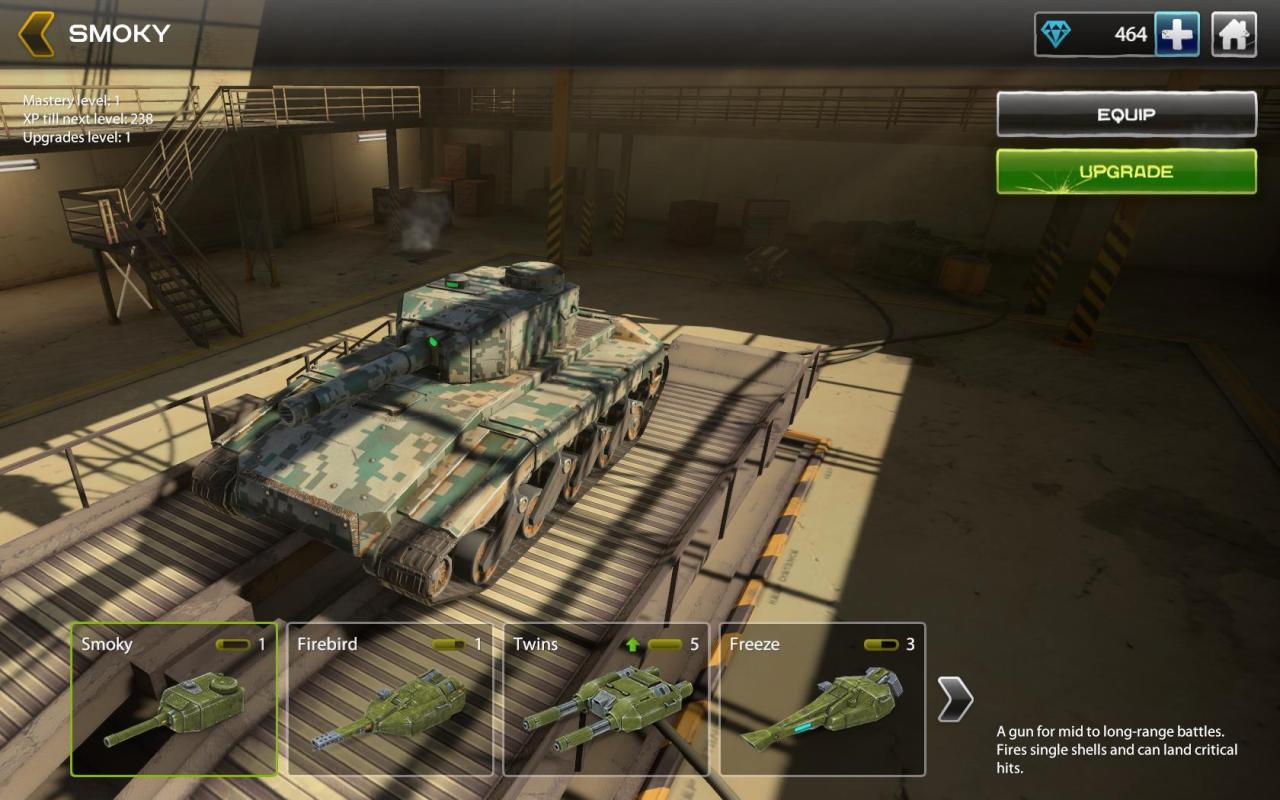
Task: Add more diamonds with the plus button
Action: [1177, 35]
